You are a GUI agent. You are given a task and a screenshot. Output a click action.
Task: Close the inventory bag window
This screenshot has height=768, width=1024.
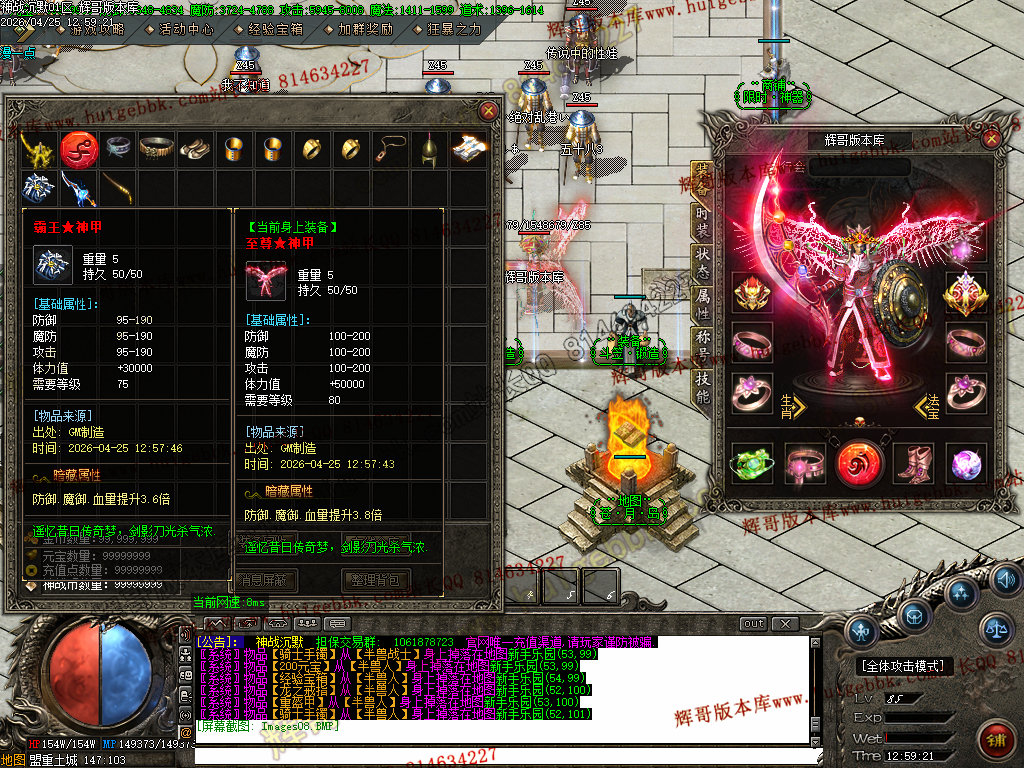(488, 111)
